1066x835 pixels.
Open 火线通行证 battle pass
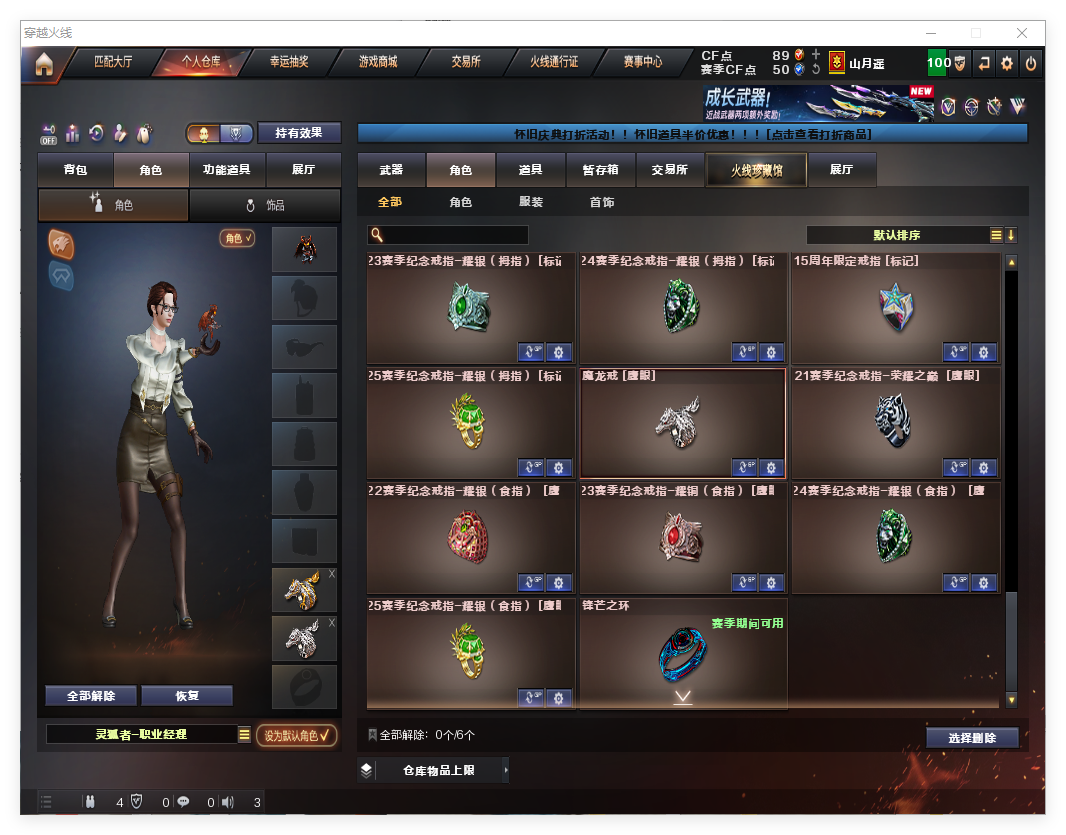click(554, 62)
